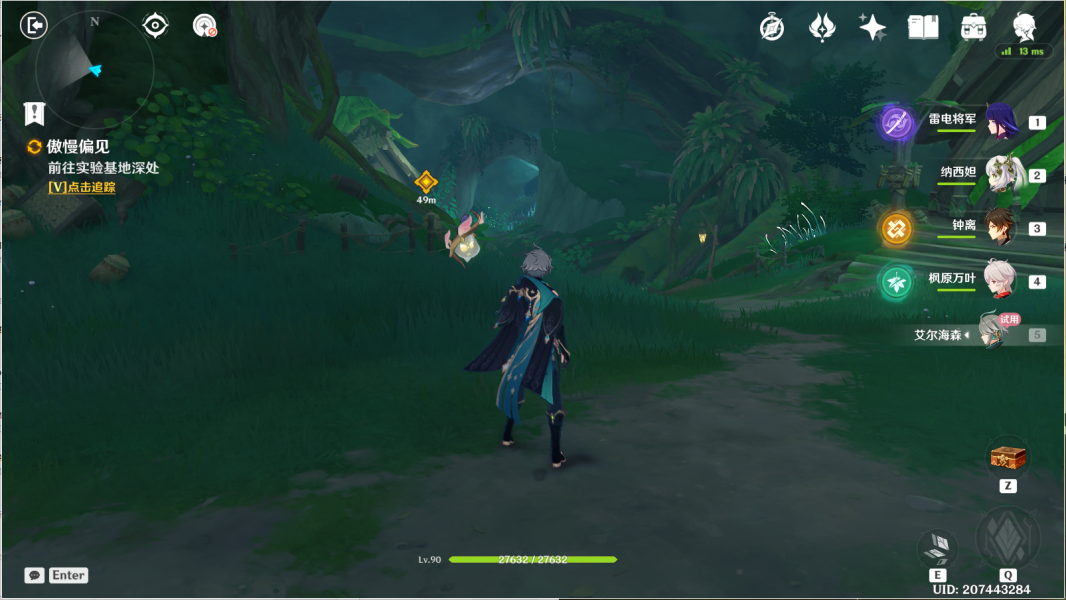The height and width of the screenshot is (600, 1066).
Task: Track the 傲慢偏见 quest objective
Action: (82, 187)
